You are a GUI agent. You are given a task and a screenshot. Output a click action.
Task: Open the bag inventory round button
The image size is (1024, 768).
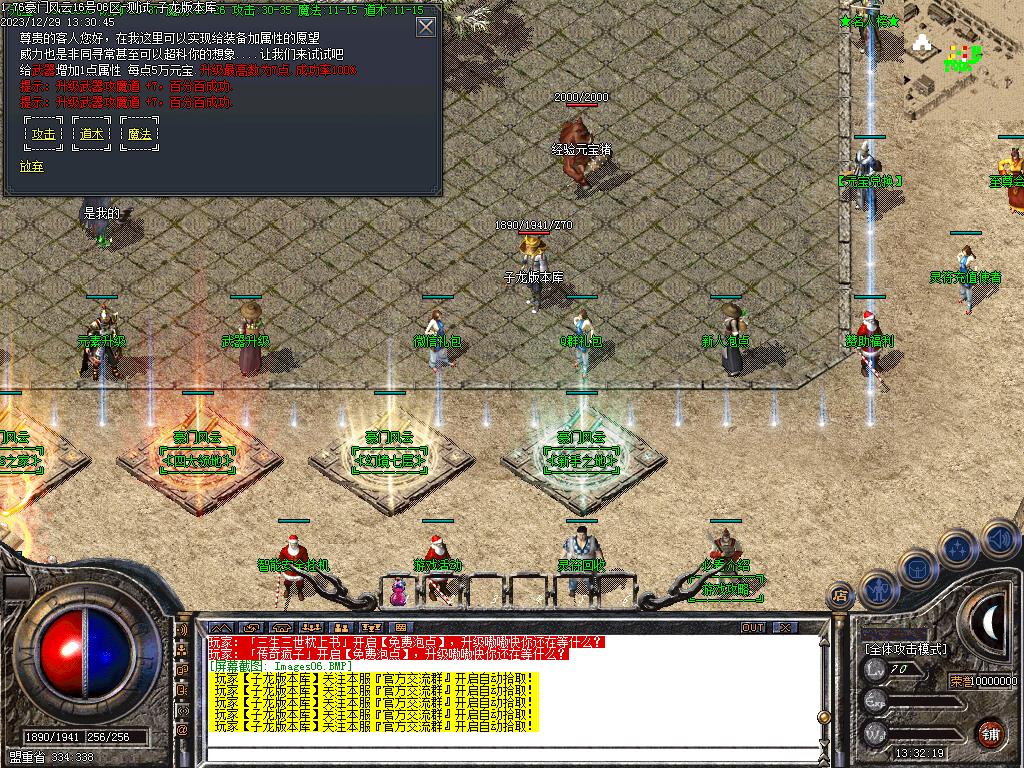click(918, 570)
